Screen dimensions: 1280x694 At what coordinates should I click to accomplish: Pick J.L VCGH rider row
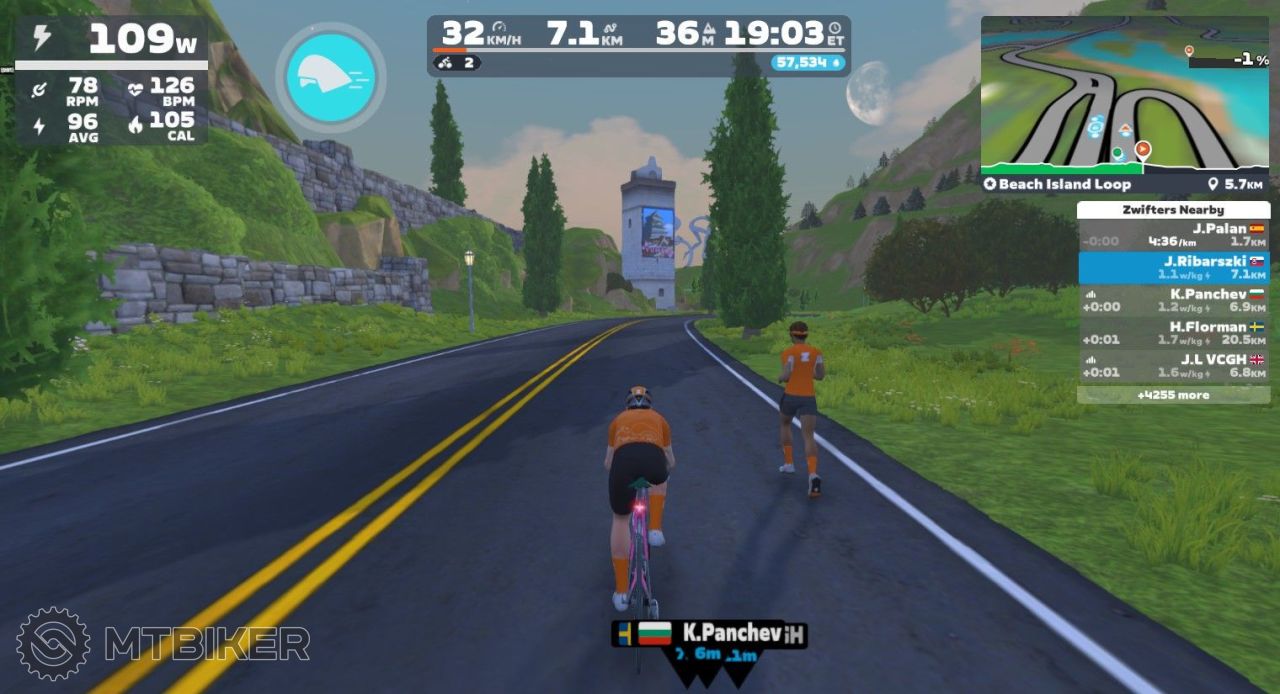(x=1173, y=366)
